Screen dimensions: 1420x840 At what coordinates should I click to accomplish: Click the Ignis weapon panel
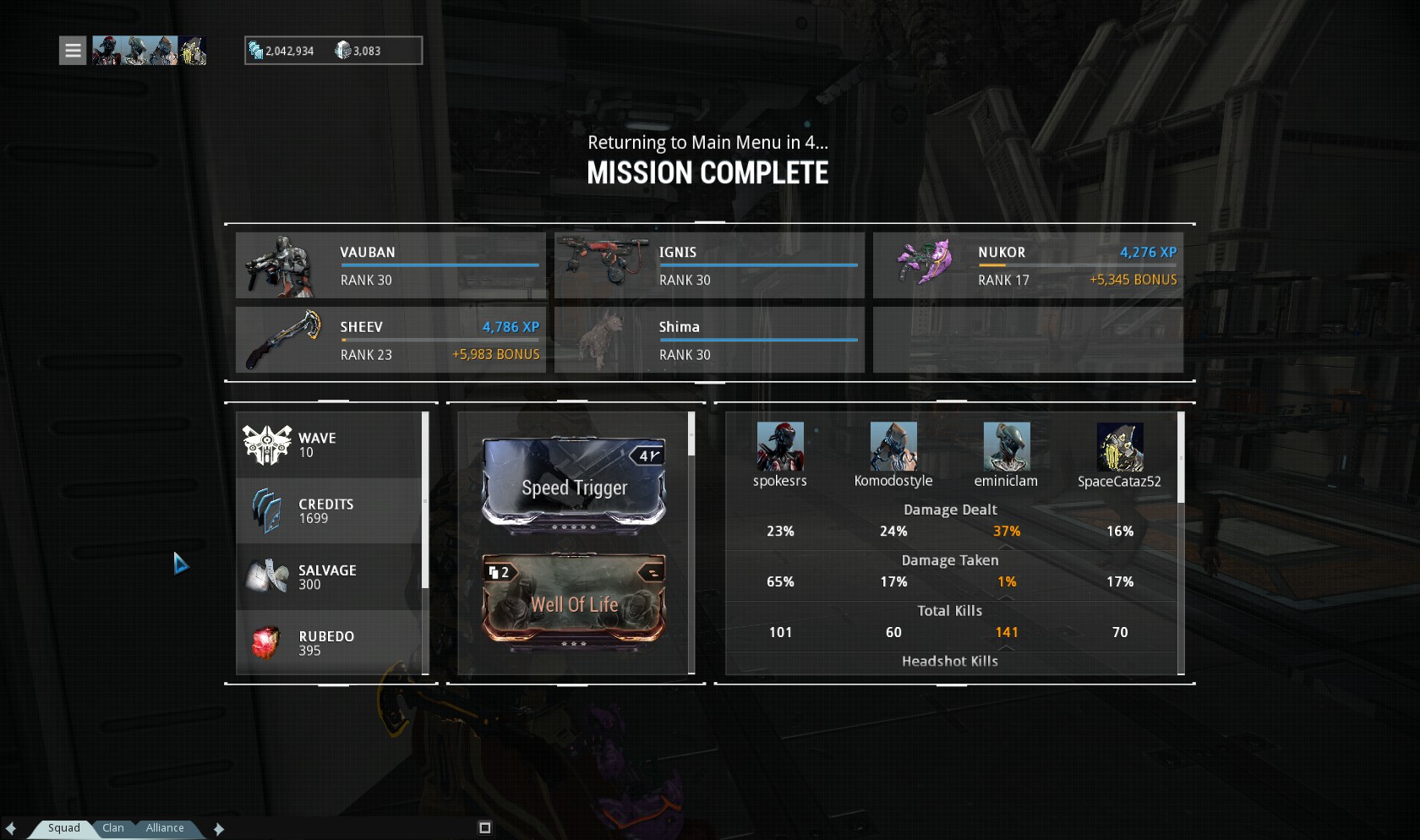click(x=709, y=265)
